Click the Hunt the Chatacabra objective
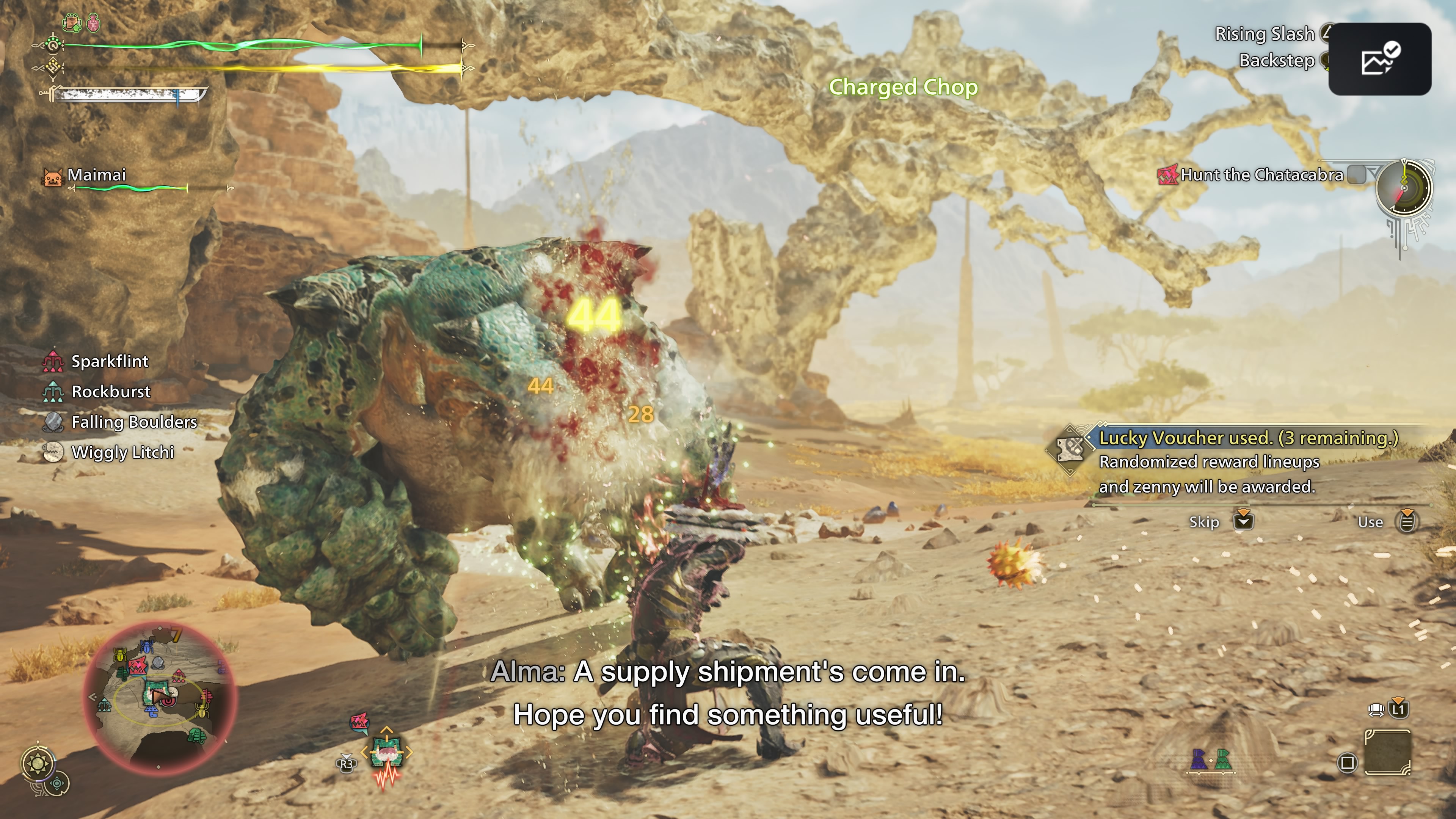Screen dimensions: 1456x819 pyautogui.click(x=1261, y=175)
